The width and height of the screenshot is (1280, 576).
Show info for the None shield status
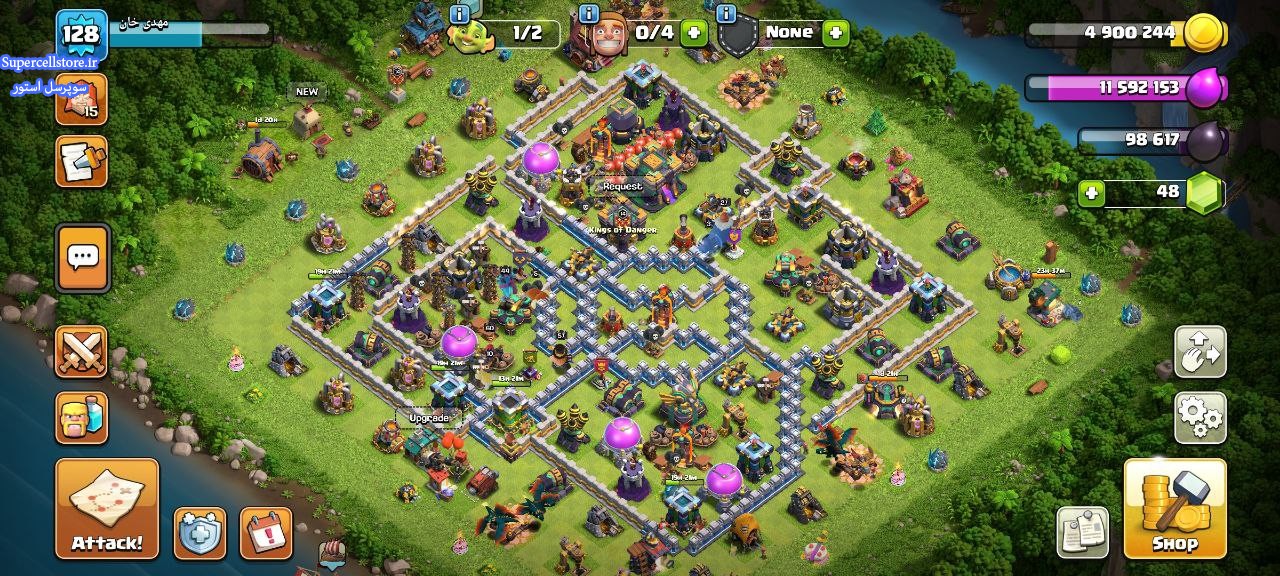click(726, 14)
